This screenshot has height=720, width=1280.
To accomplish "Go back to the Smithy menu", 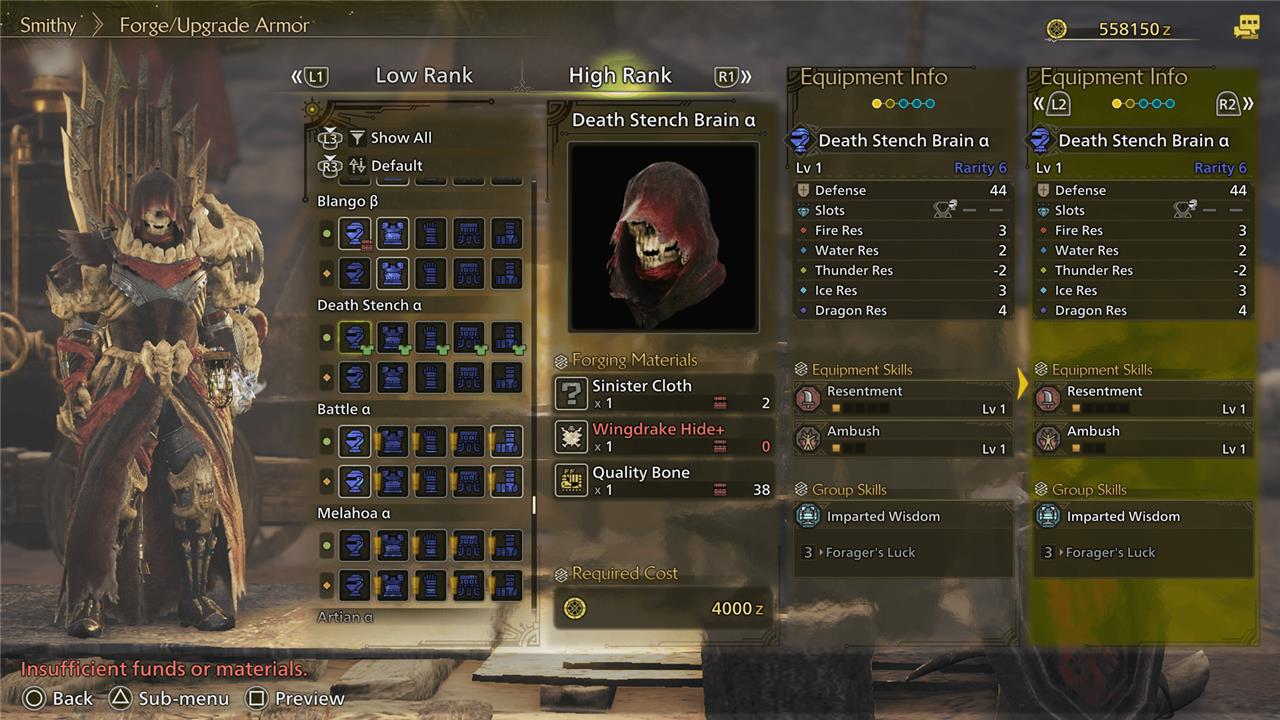I will [48, 25].
